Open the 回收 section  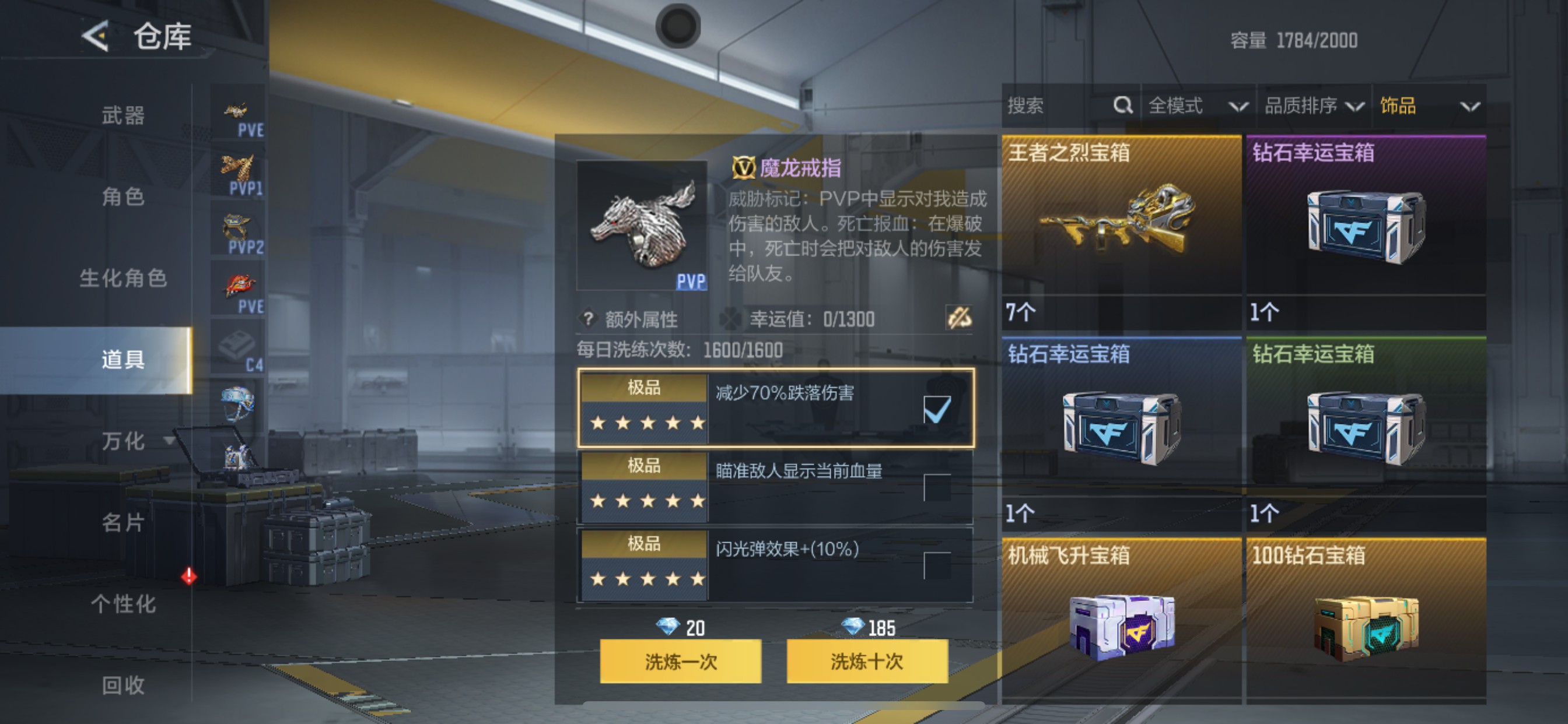(122, 686)
